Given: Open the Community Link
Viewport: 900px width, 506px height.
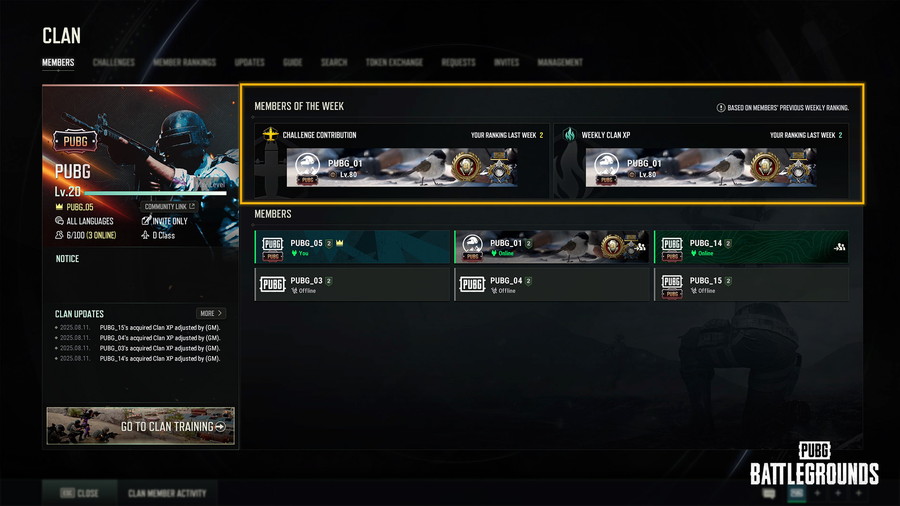Looking at the screenshot, I should [x=170, y=207].
